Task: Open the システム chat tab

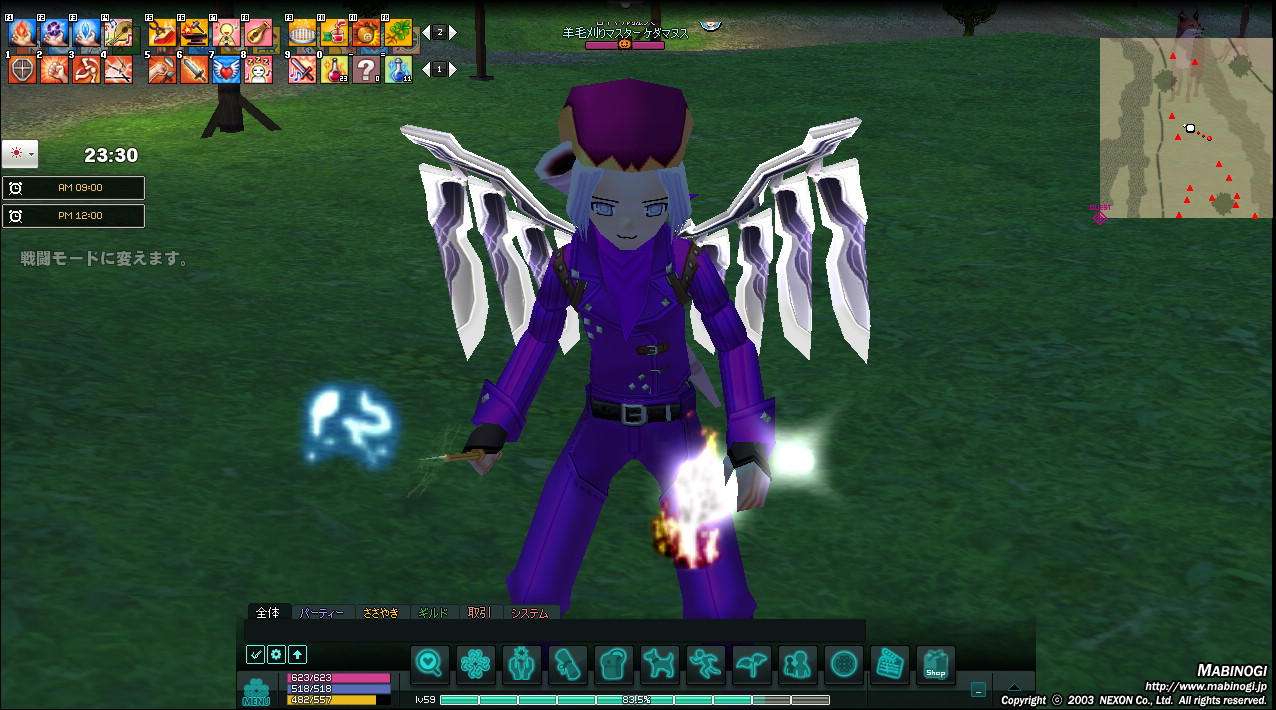Action: coord(529,613)
